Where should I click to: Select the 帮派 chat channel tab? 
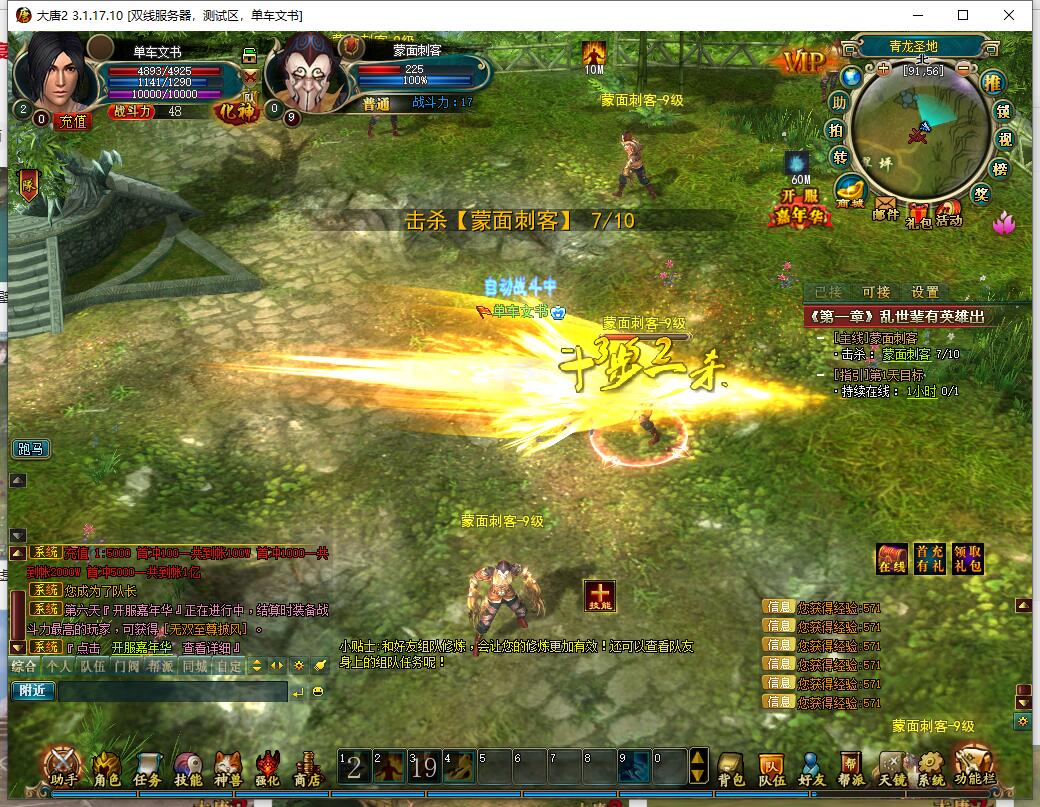(x=160, y=665)
